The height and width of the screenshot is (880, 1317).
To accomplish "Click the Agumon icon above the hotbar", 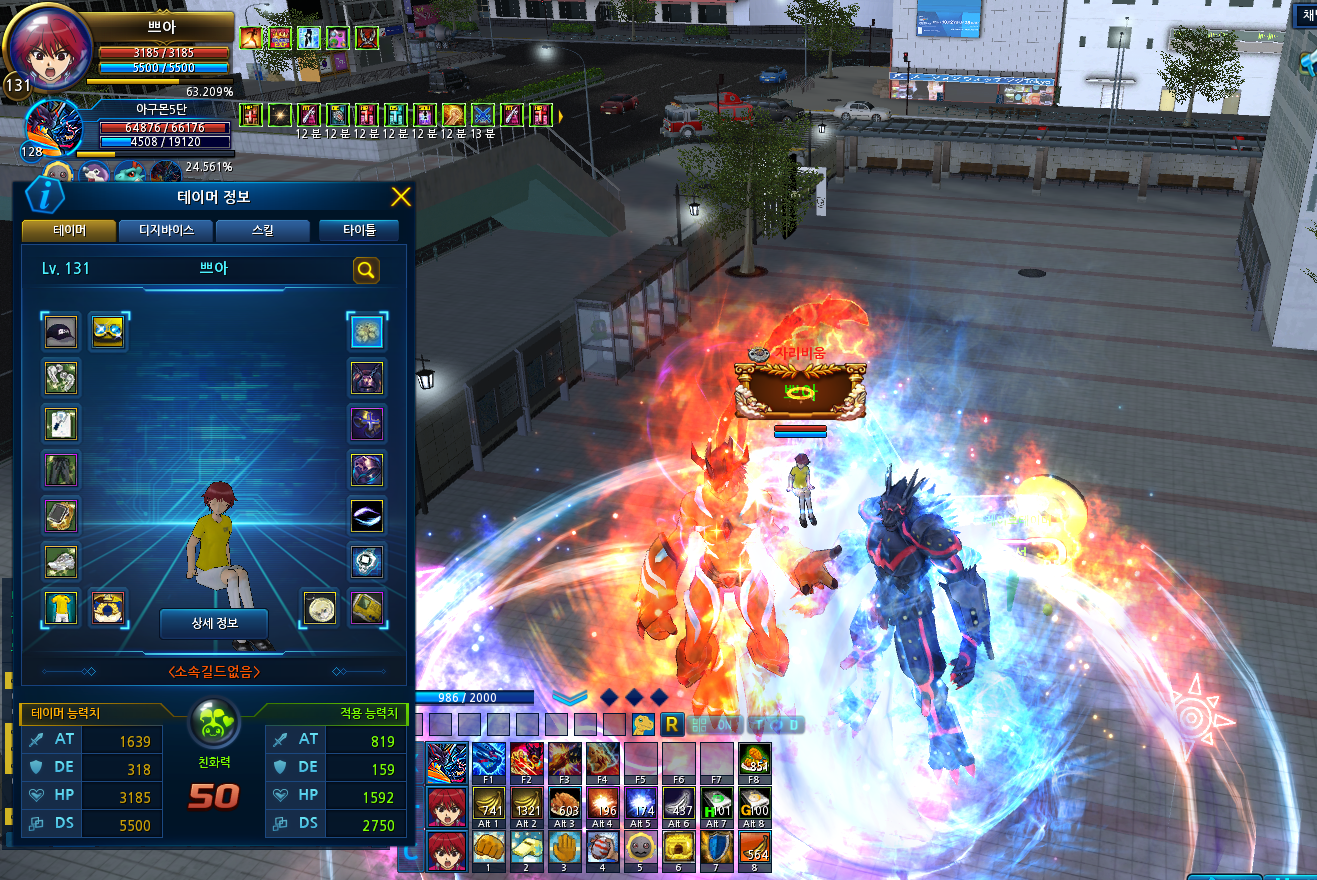I will pyautogui.click(x=643, y=724).
